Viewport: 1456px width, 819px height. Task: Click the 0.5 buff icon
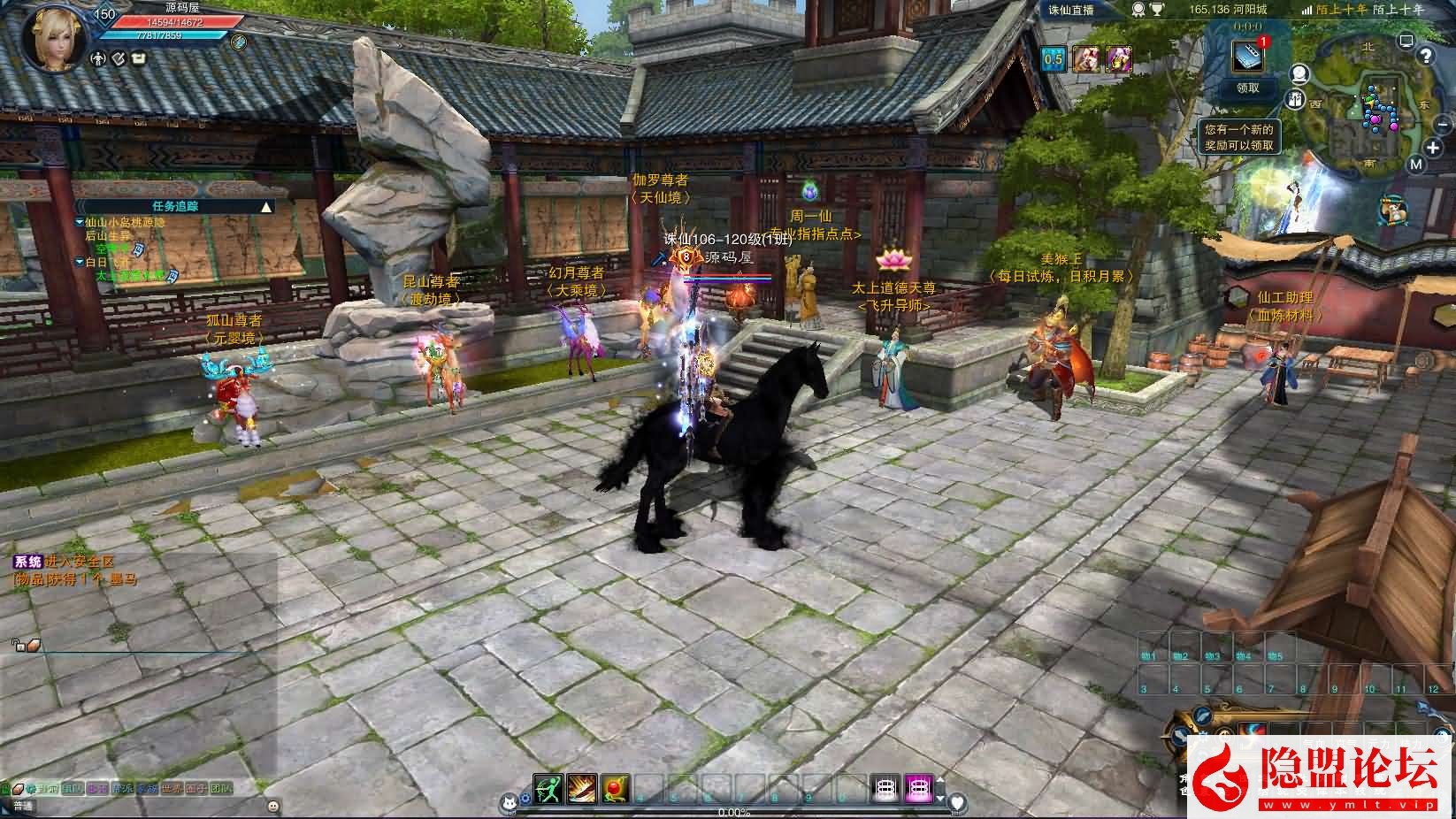pos(1053,59)
